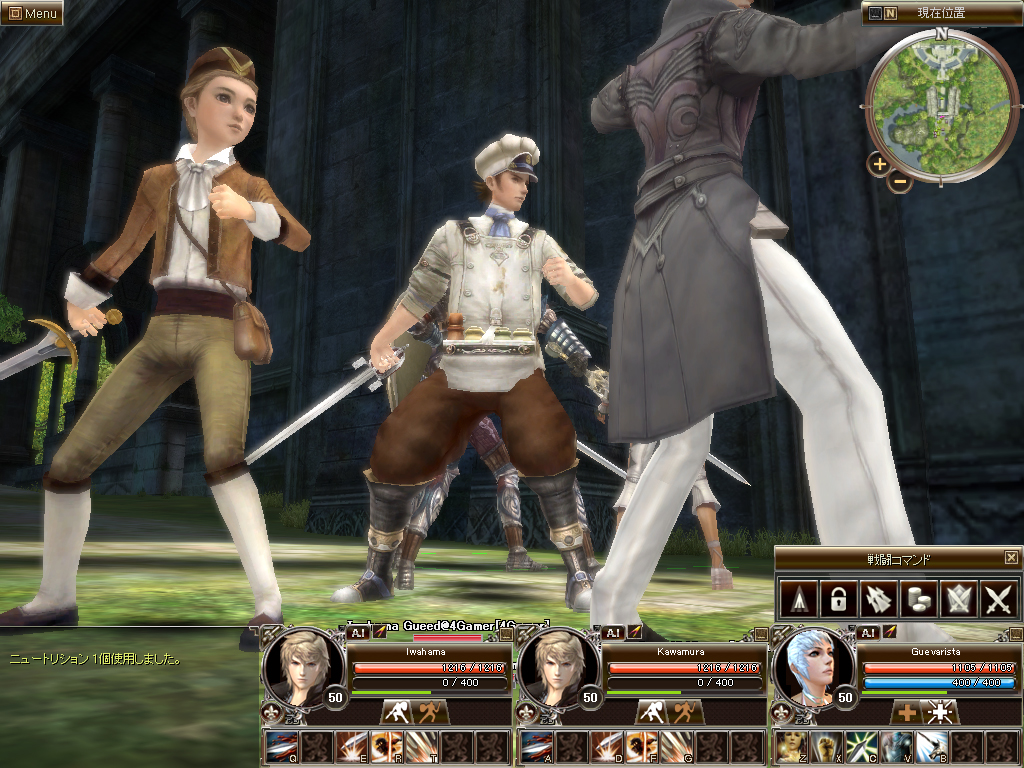Use the stacked coins combat command
Viewport: 1024px width, 768px height.
[918, 599]
